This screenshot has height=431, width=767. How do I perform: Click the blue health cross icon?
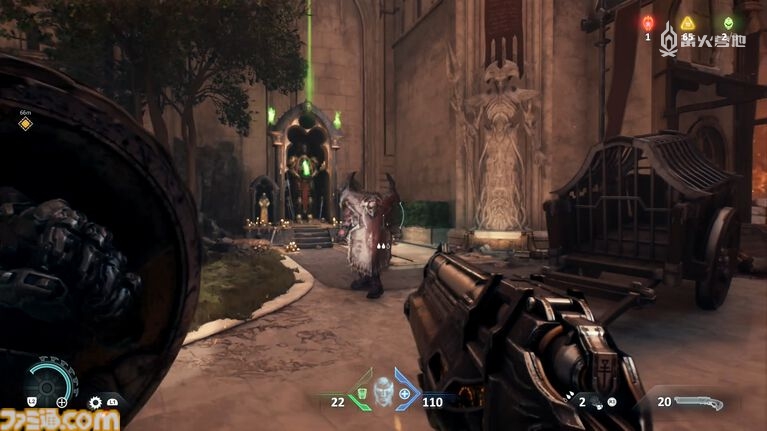pos(404,394)
